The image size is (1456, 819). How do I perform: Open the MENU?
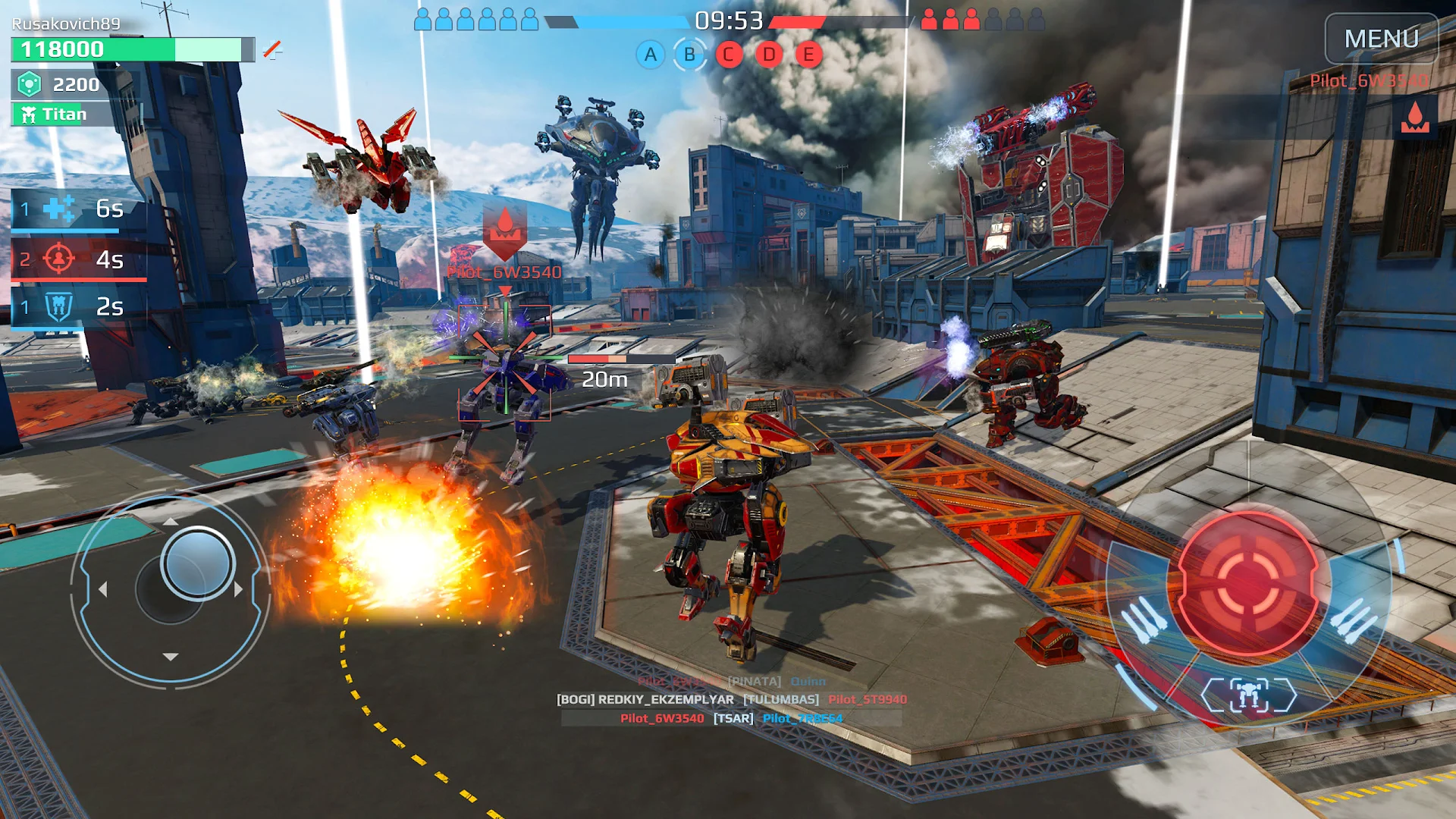tap(1380, 38)
